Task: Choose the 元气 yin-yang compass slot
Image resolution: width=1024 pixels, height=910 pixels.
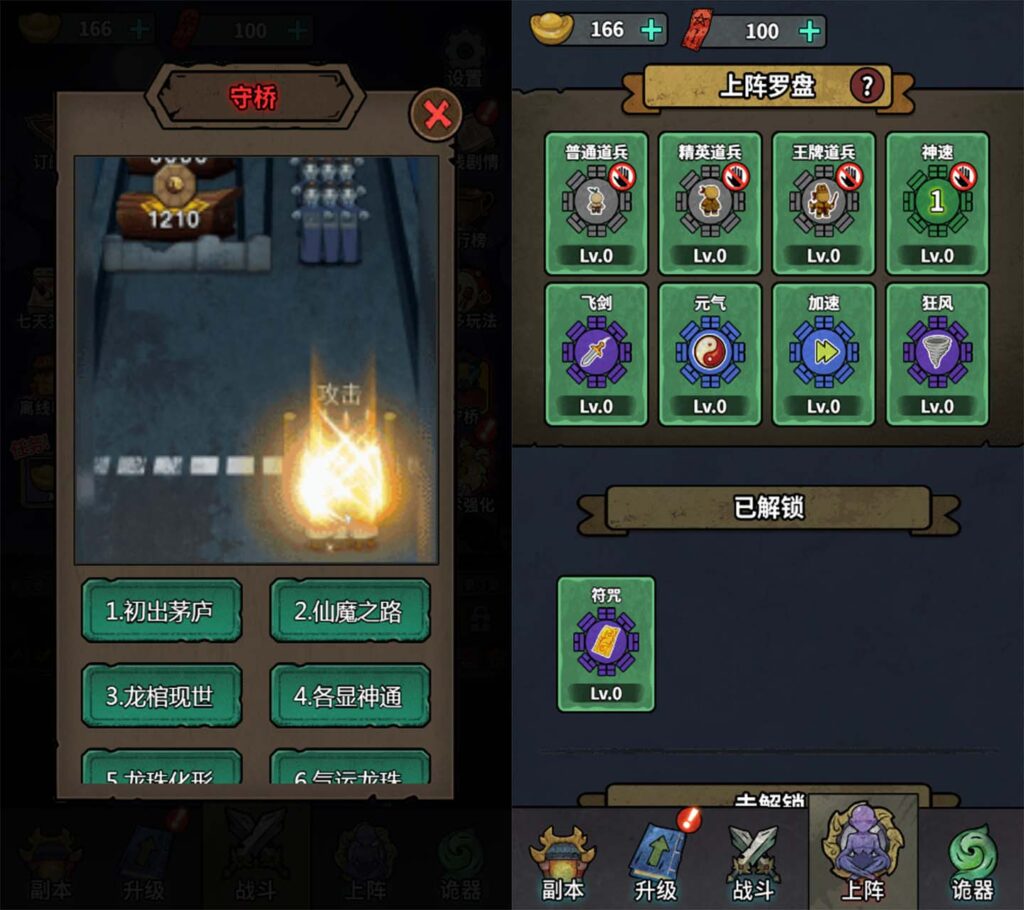Action: pos(710,354)
